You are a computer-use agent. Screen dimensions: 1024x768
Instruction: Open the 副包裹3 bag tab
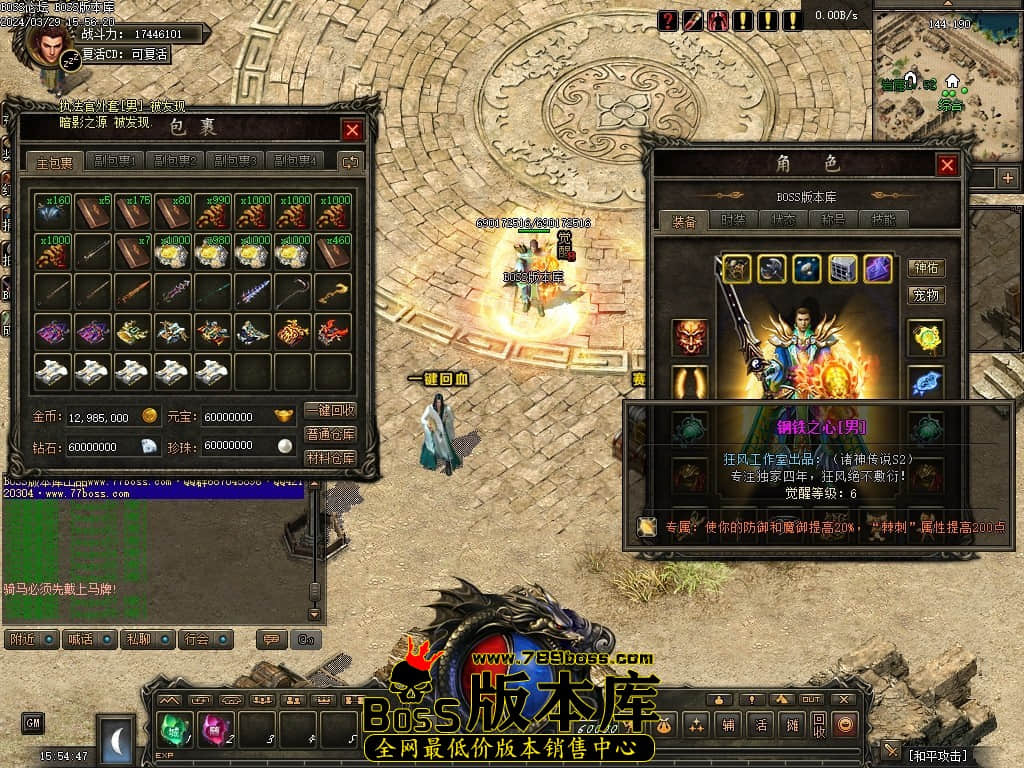[236, 161]
